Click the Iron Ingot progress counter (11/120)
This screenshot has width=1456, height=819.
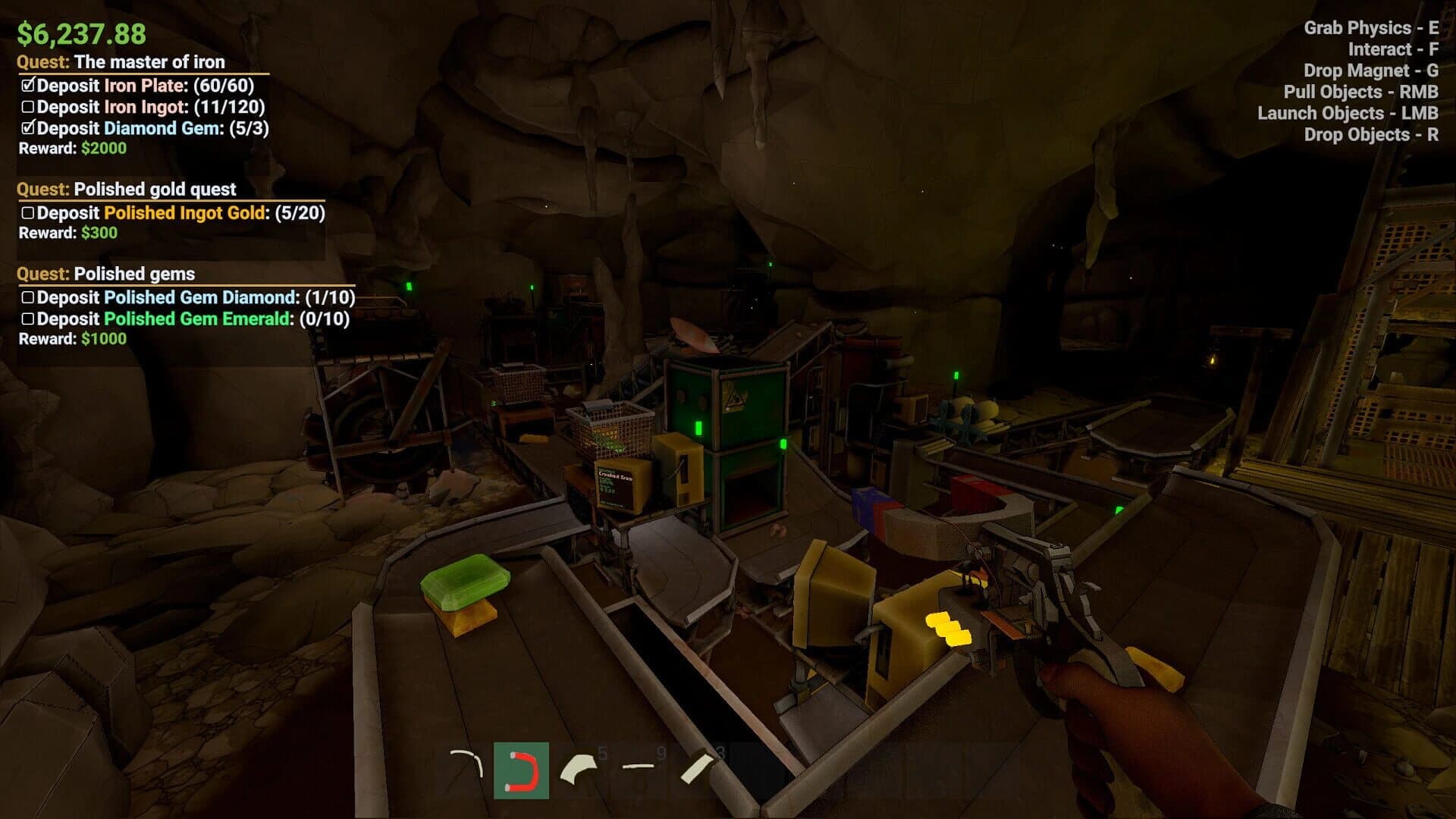tap(230, 107)
